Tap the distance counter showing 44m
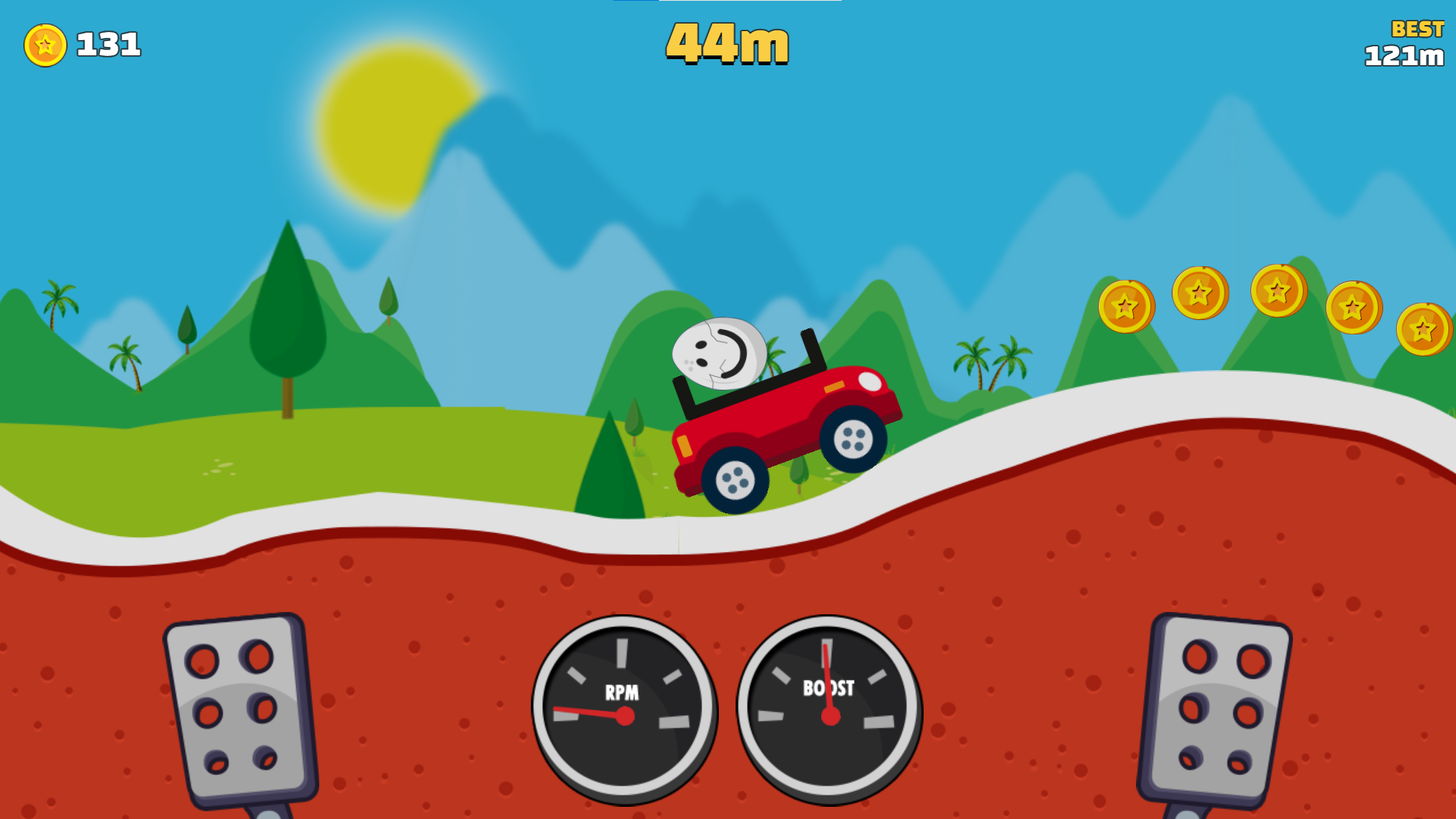The image size is (1456, 819). click(x=726, y=43)
